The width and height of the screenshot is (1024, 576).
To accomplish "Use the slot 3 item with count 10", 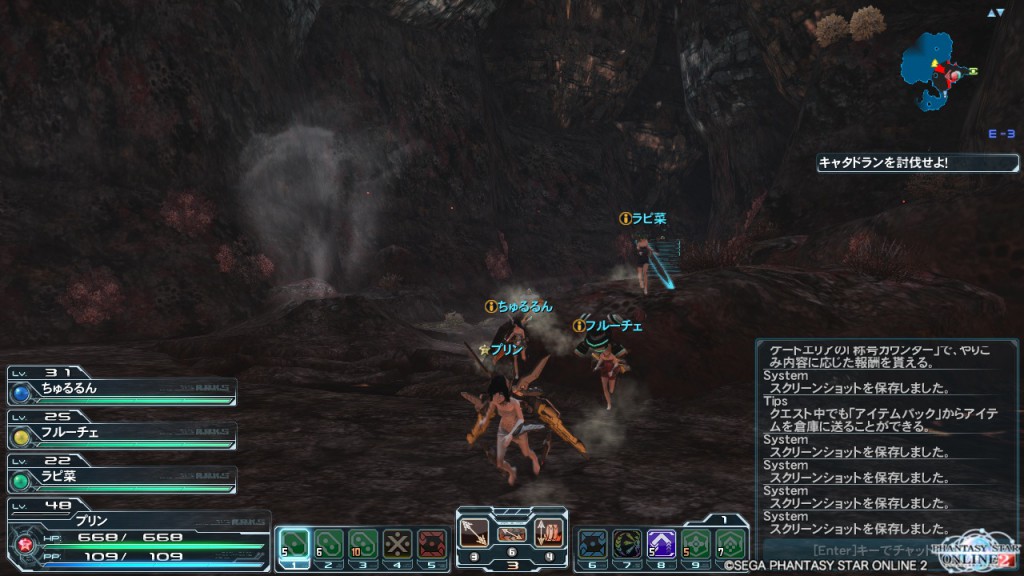I will point(363,544).
